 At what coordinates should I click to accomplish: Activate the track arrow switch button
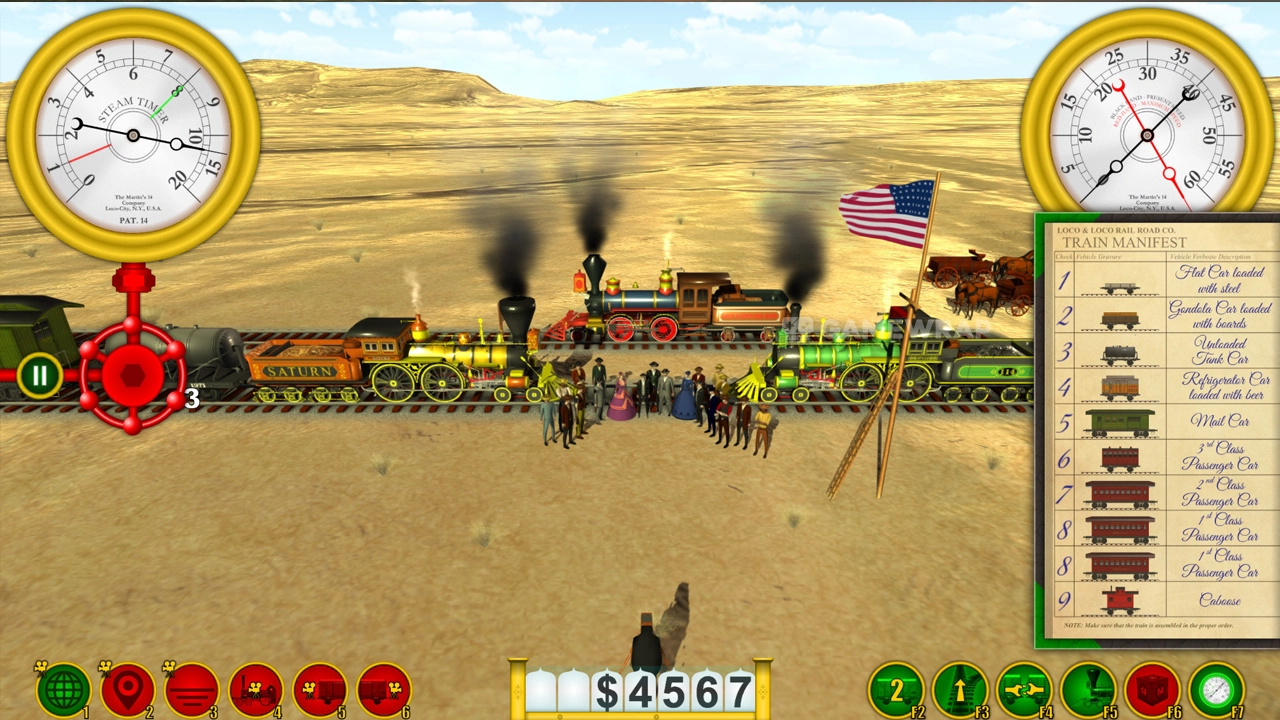960,690
